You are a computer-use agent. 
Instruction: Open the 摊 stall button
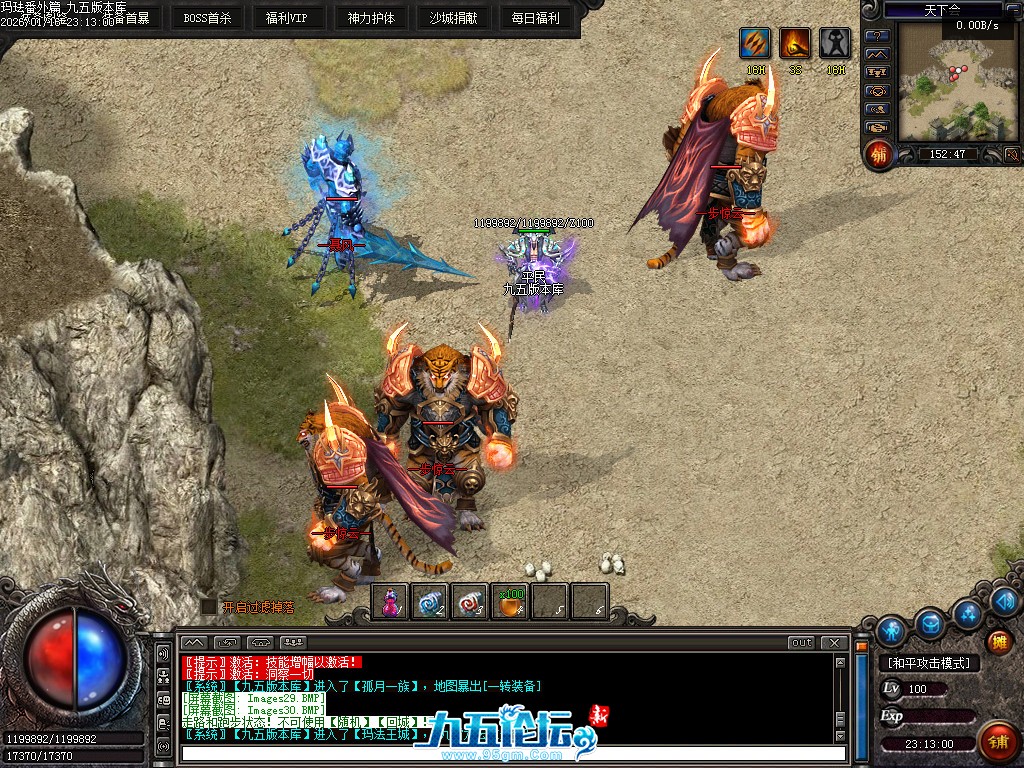(998, 641)
